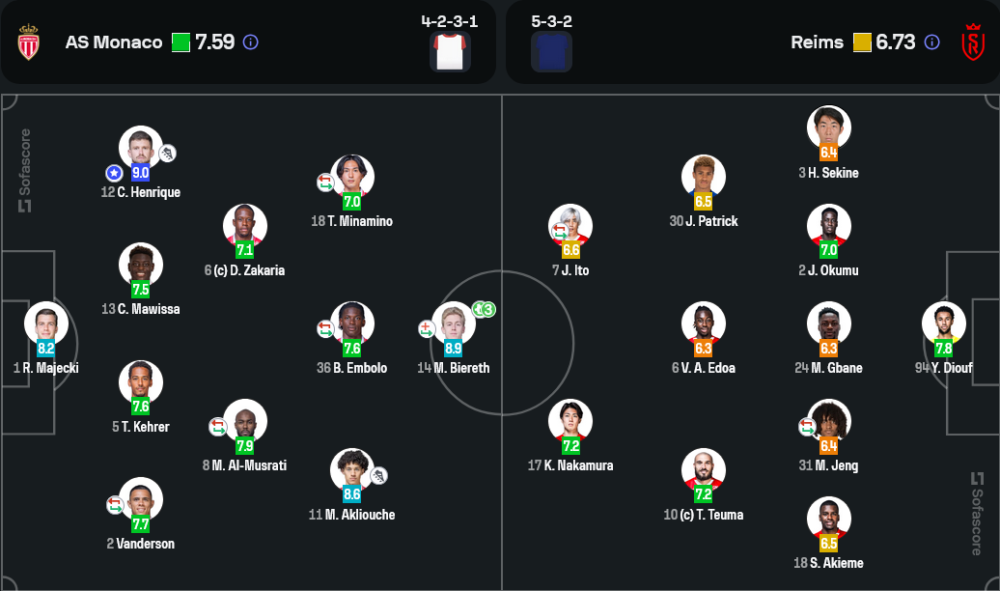The image size is (1000, 591).
Task: Choose Reims goalkeeper Y. Diouf
Action: point(944,324)
